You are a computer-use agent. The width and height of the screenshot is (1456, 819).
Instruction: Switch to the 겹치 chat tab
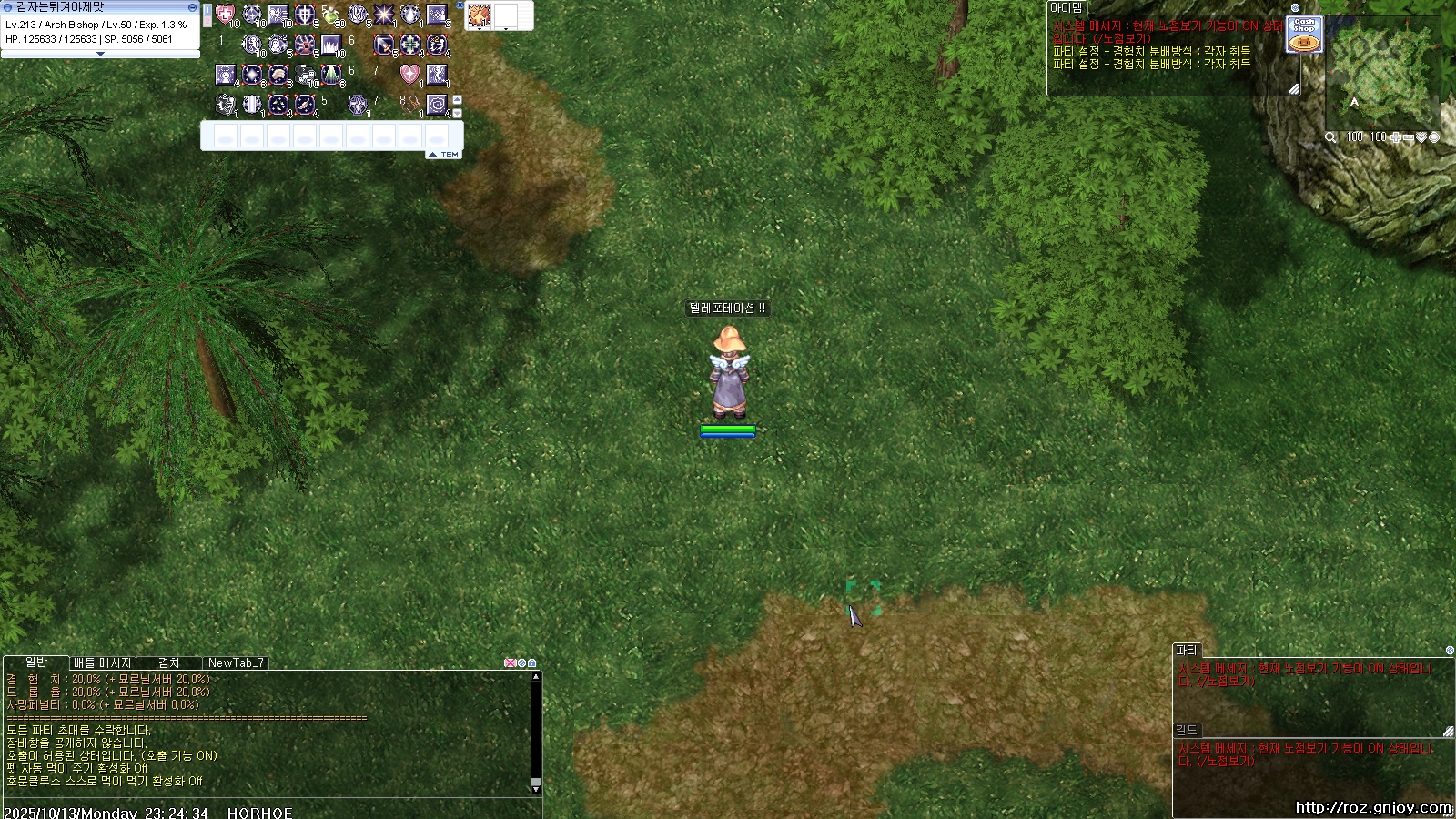point(169,663)
